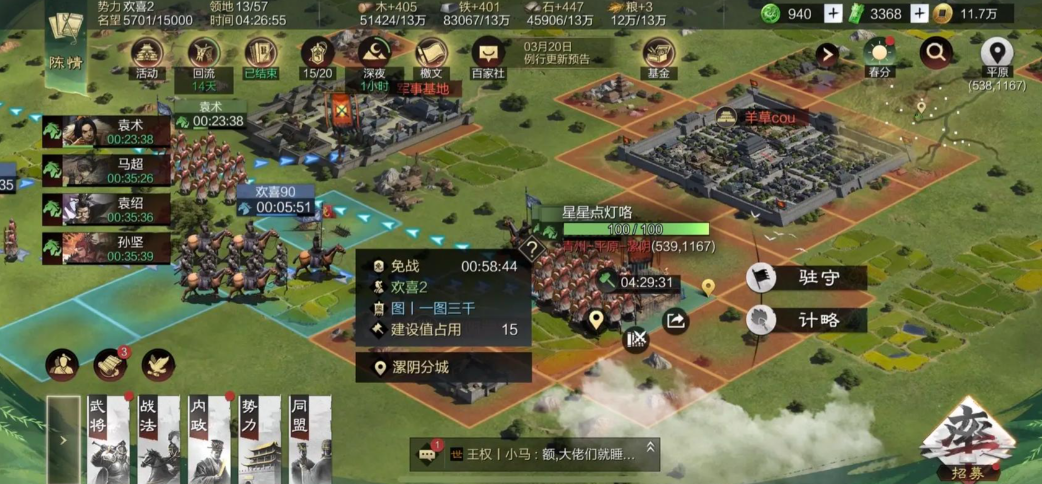The width and height of the screenshot is (1042, 484).
Task: Open the 活动 events icon
Action: pos(147,54)
